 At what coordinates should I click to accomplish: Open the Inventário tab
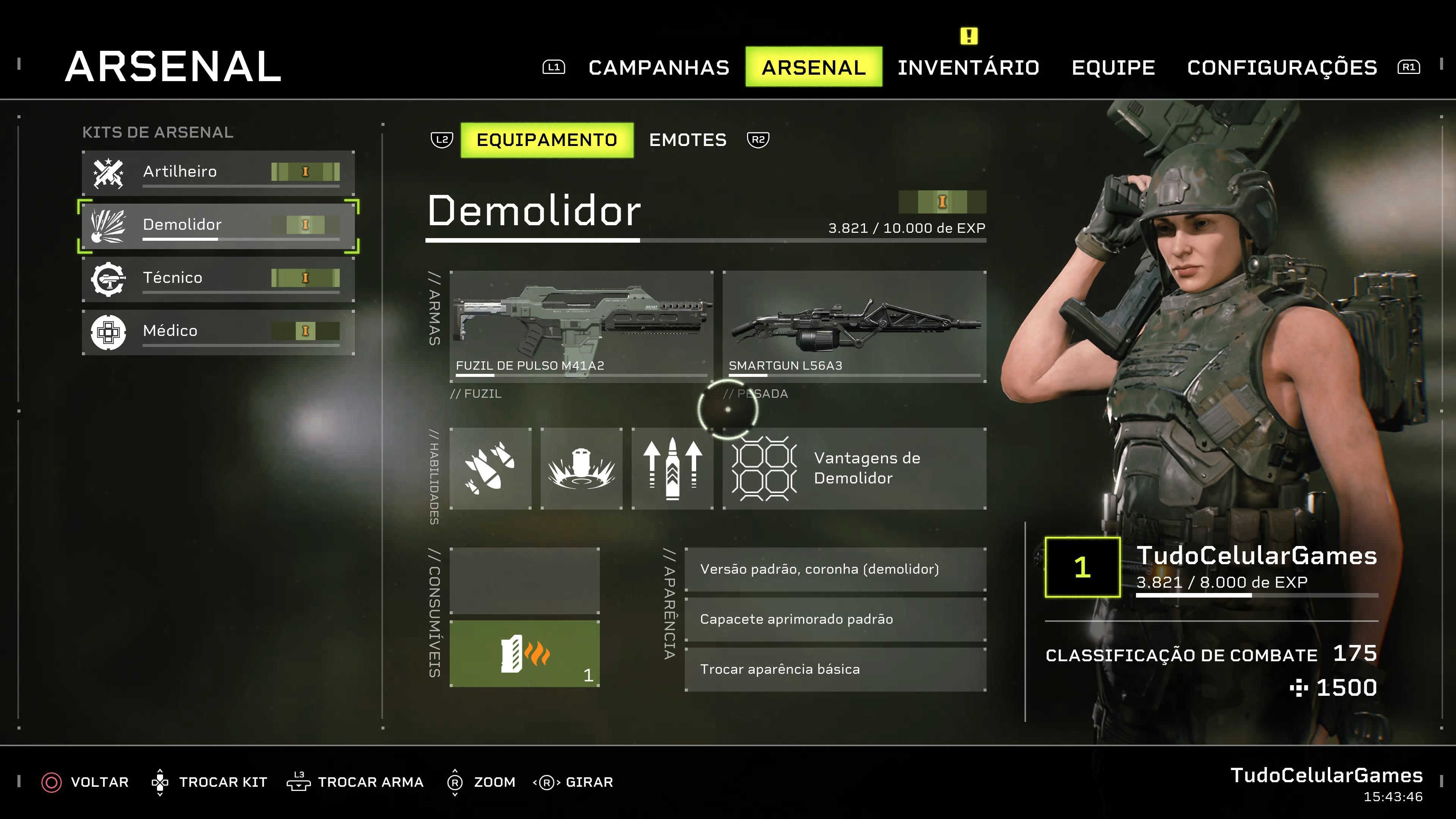point(968,67)
